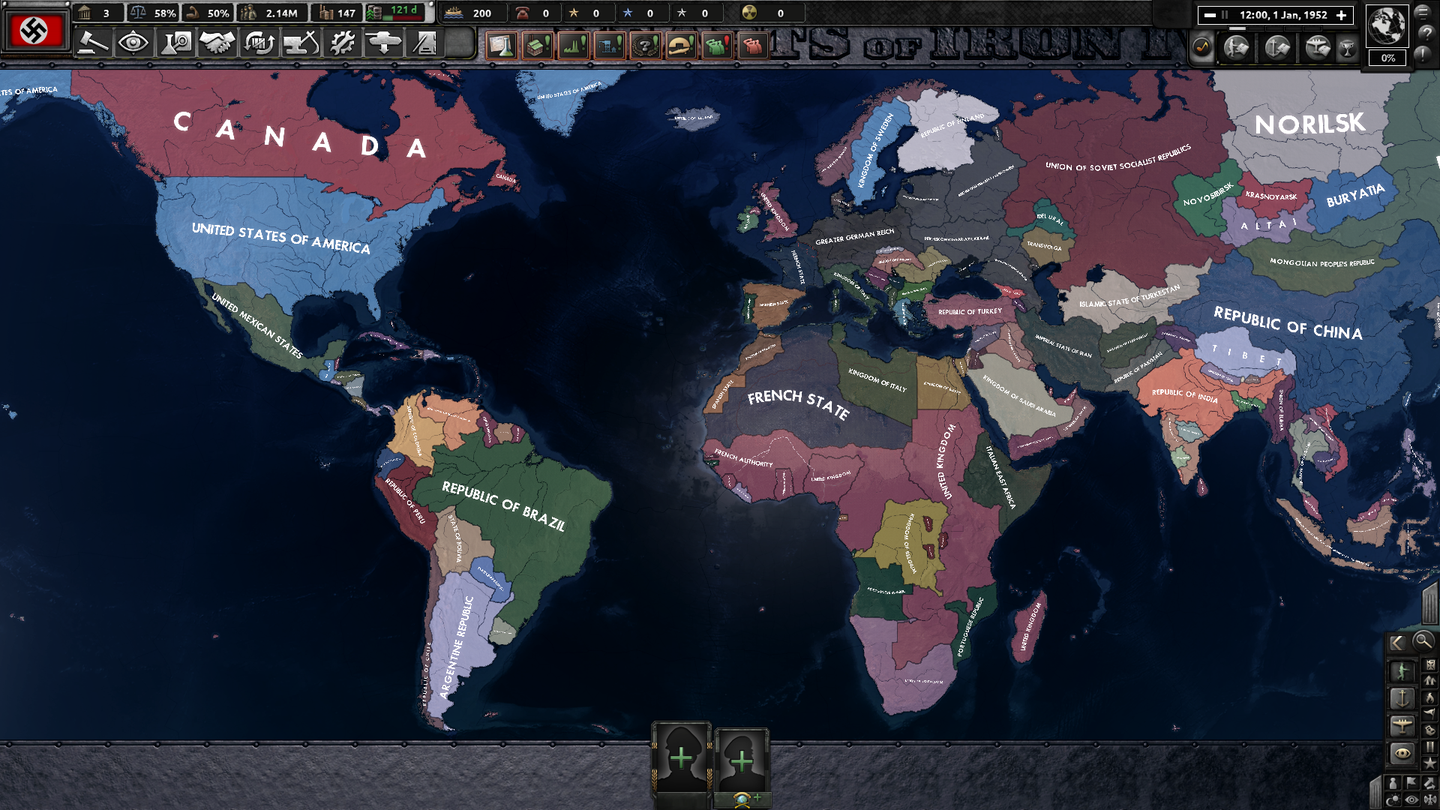This screenshot has height=810, width=1440.
Task: Decrease game speed with the minus button
Action: coord(1210,15)
